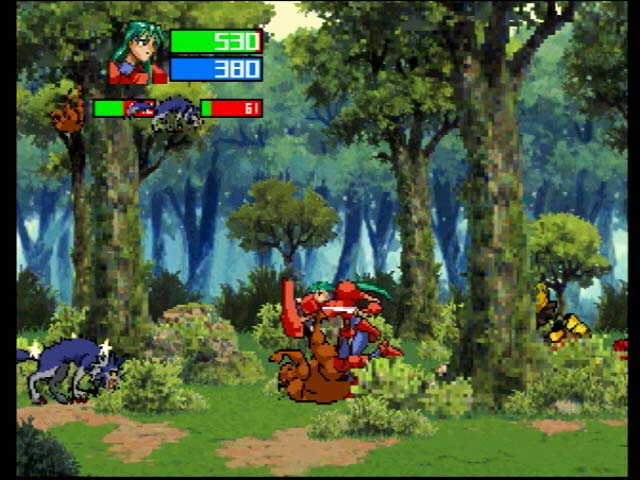
Task: Select the blue wolf enemy icon
Action: click(177, 112)
